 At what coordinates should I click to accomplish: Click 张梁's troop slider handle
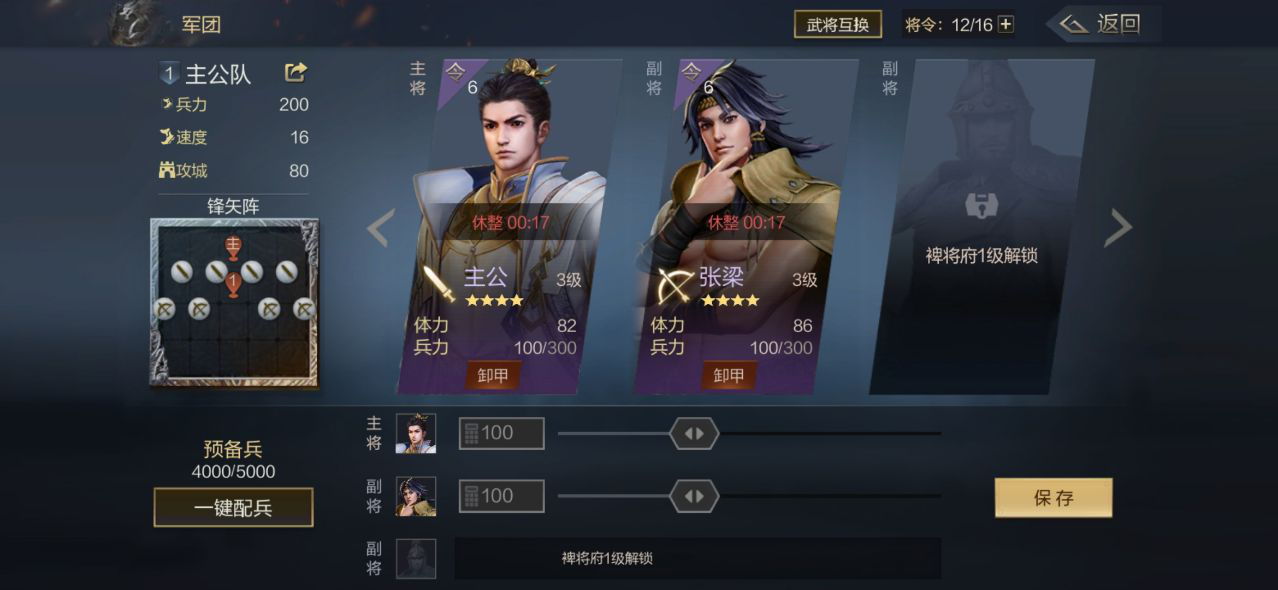694,496
